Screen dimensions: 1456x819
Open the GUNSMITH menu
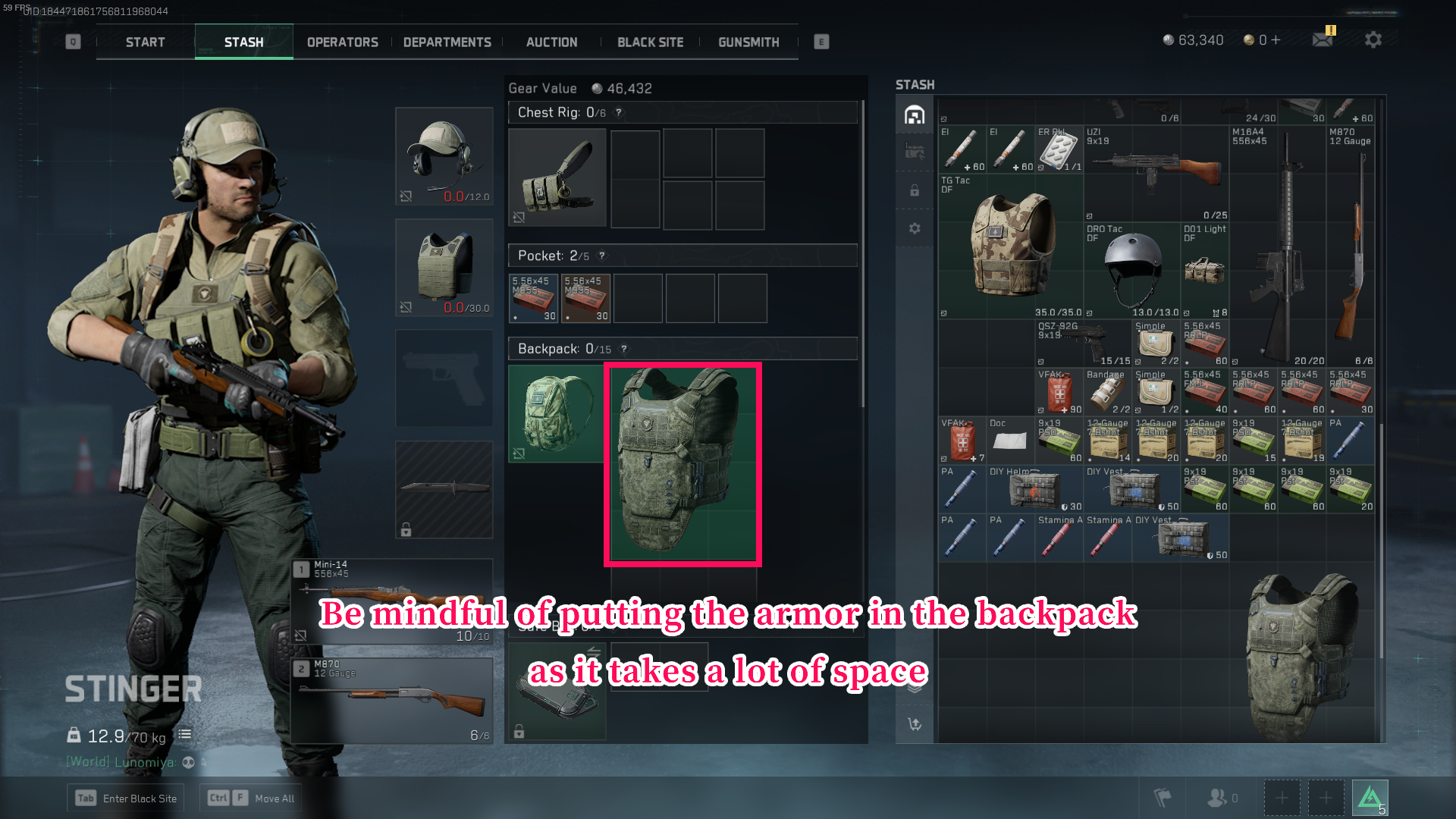[748, 42]
